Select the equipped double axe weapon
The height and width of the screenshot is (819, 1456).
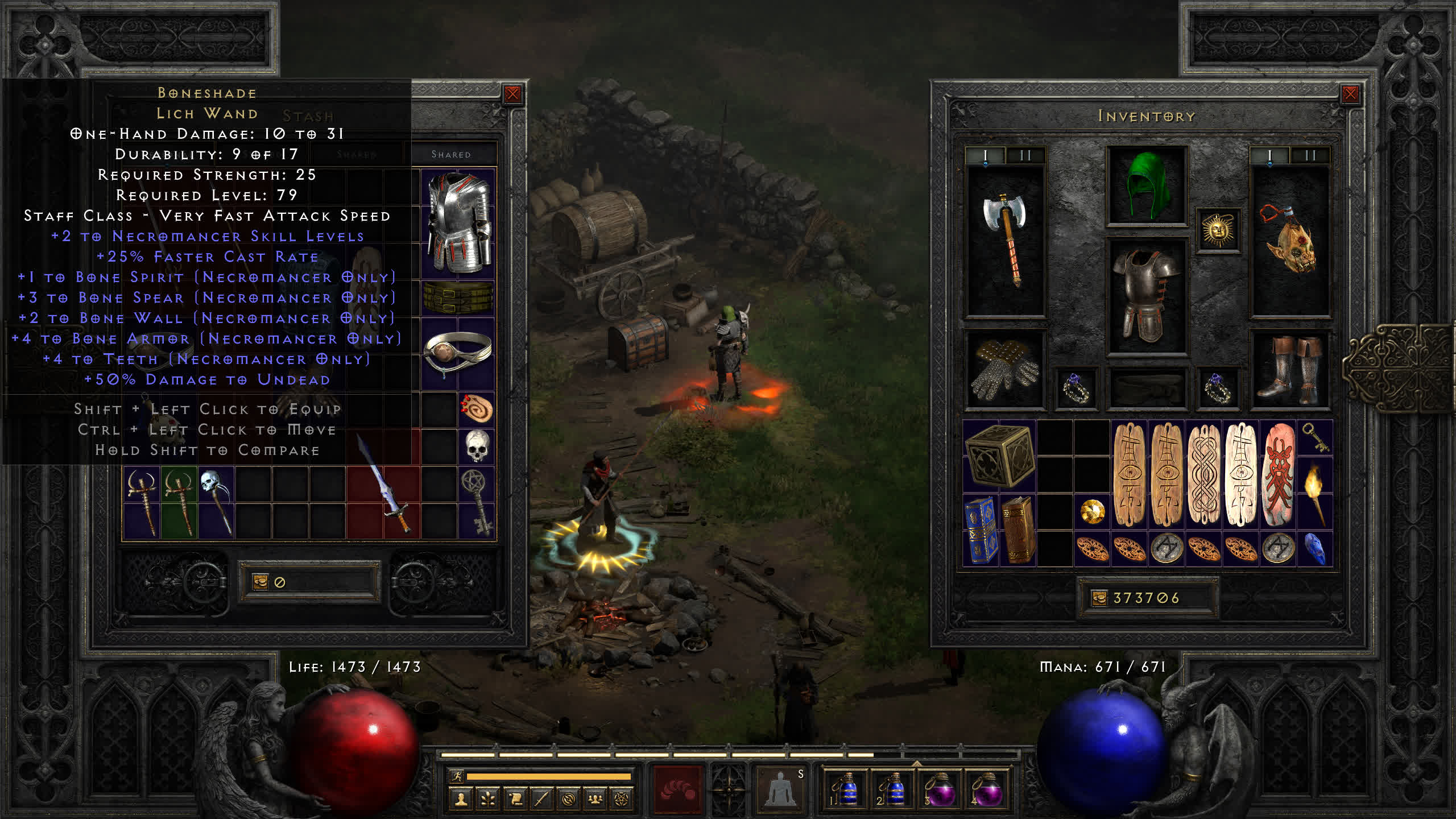(x=1005, y=239)
